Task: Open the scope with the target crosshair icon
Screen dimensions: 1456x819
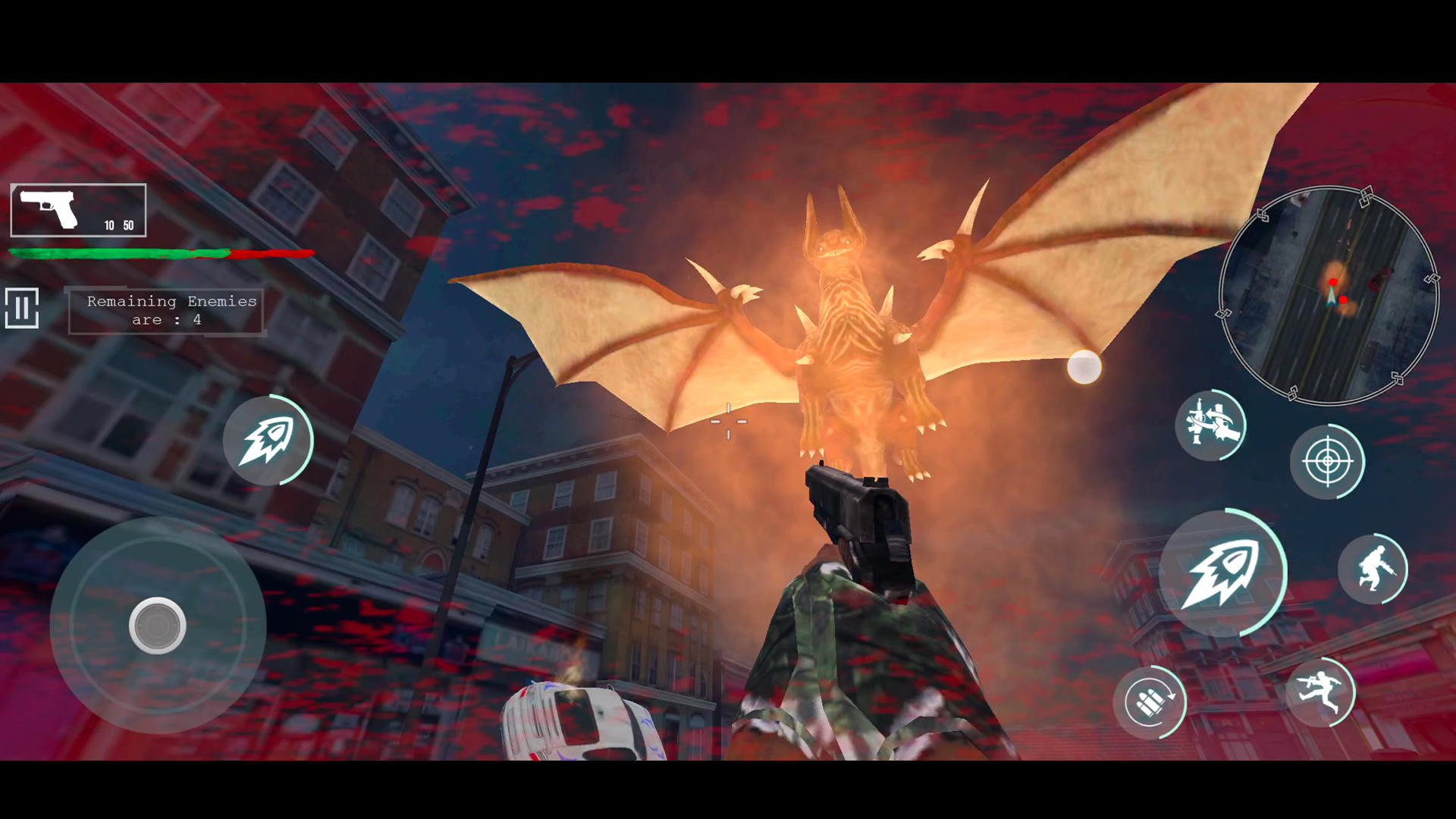Action: (x=1326, y=462)
